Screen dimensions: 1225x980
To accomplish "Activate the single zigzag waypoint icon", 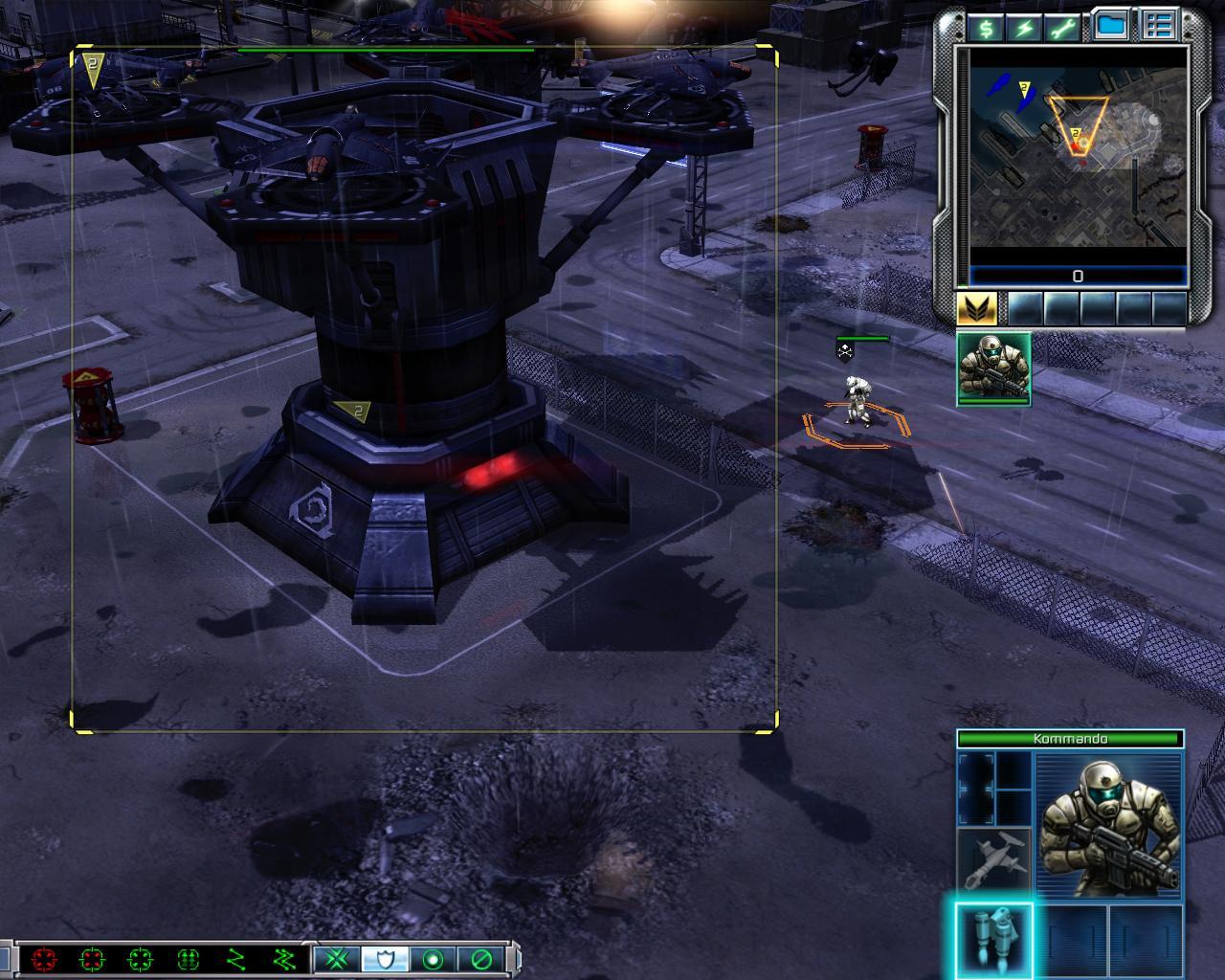I will point(236,959).
